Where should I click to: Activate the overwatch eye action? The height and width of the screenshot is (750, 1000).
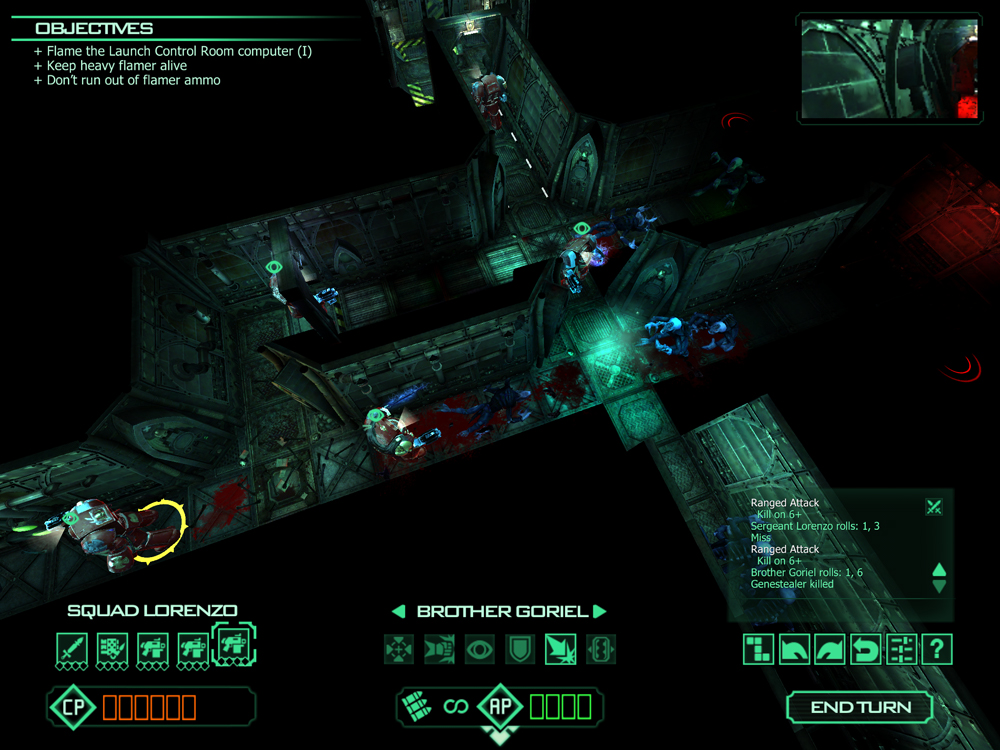(479, 650)
